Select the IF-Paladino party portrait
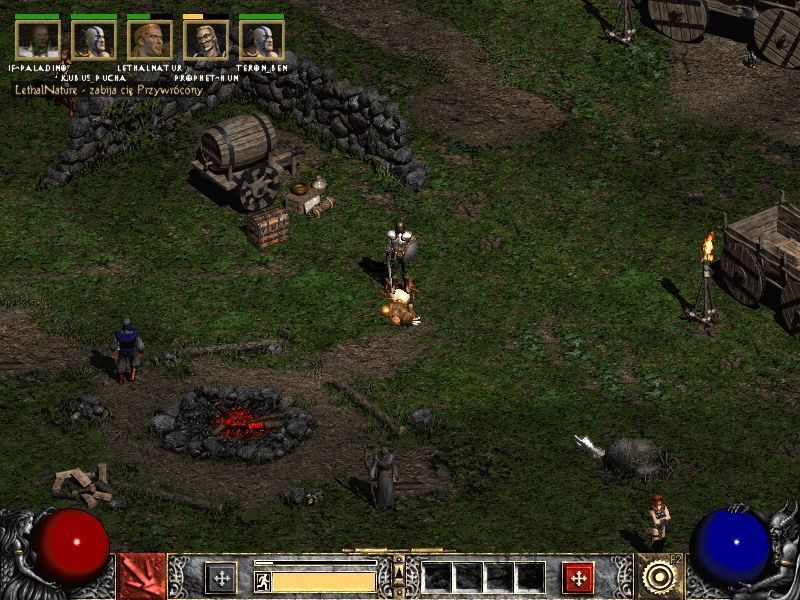This screenshot has width=800, height=600. 38,40
